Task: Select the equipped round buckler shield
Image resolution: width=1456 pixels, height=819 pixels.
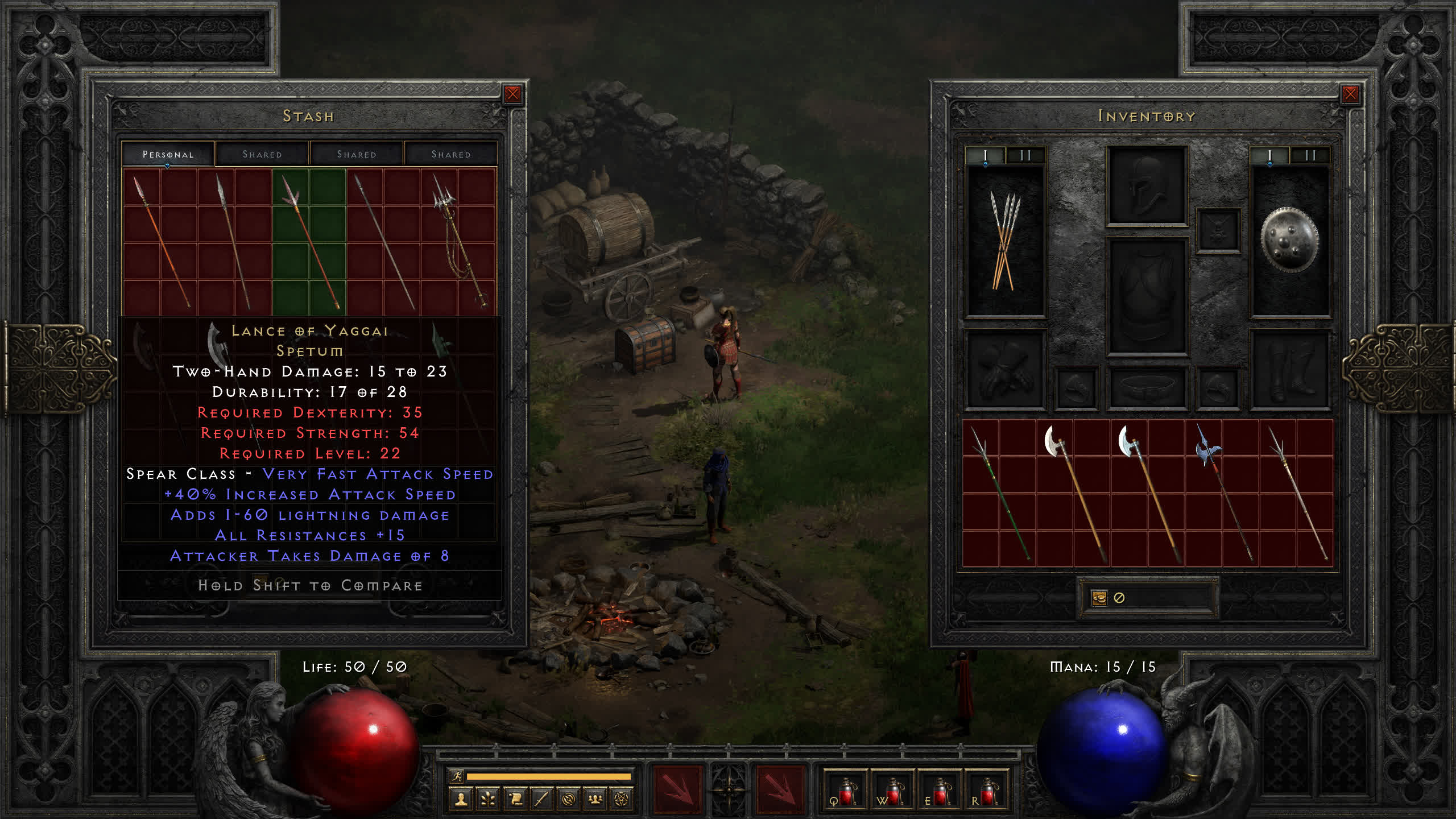Action: coord(1289,240)
